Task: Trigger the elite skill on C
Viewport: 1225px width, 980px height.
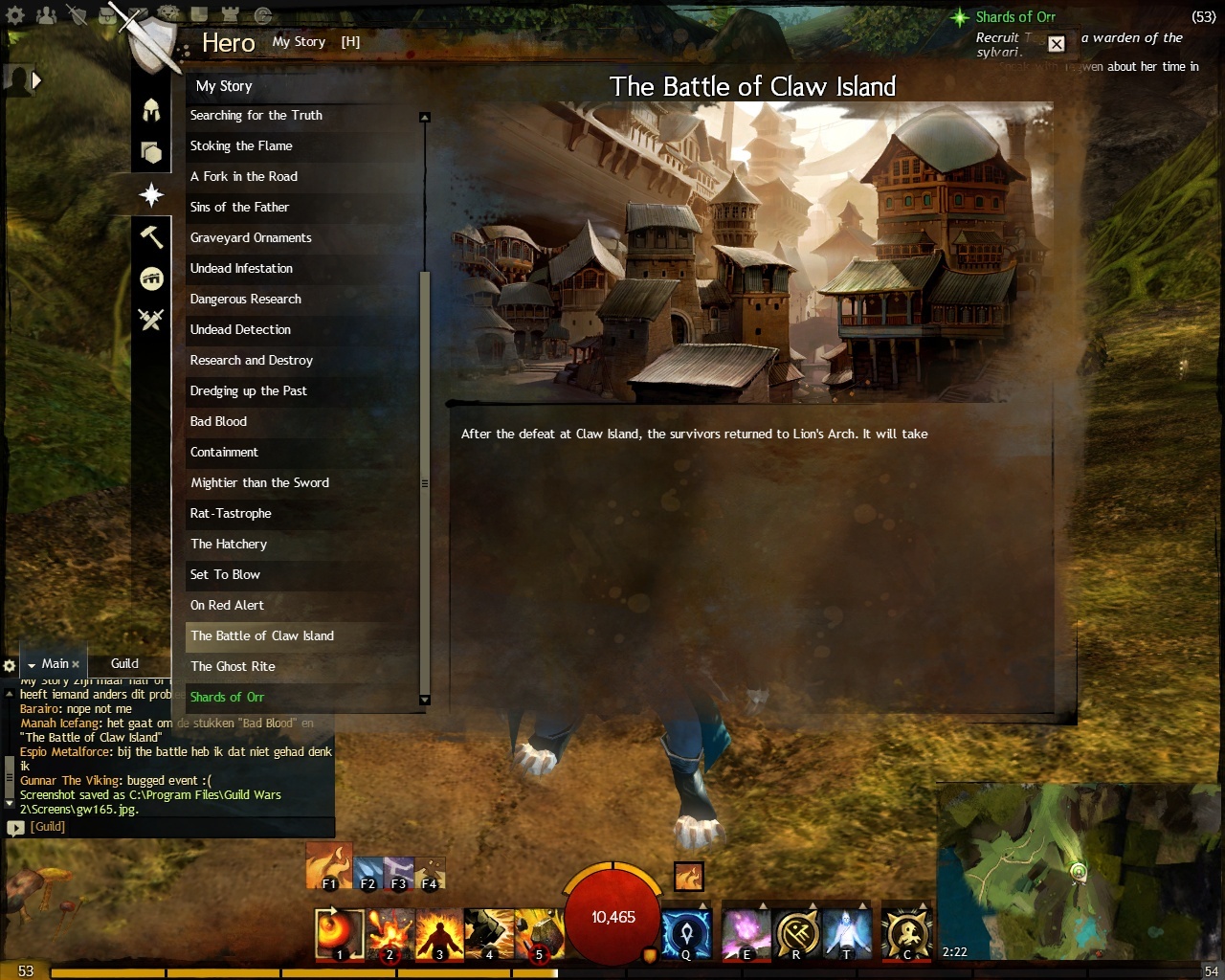Action: pyautogui.click(x=906, y=934)
